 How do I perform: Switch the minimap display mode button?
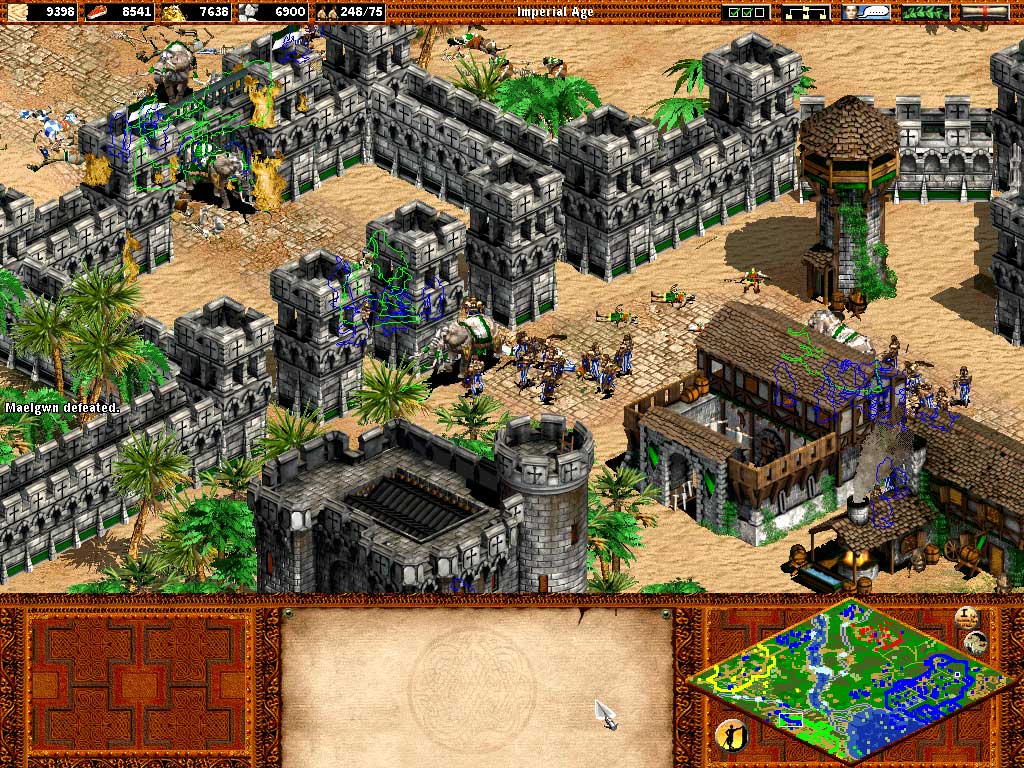point(976,643)
